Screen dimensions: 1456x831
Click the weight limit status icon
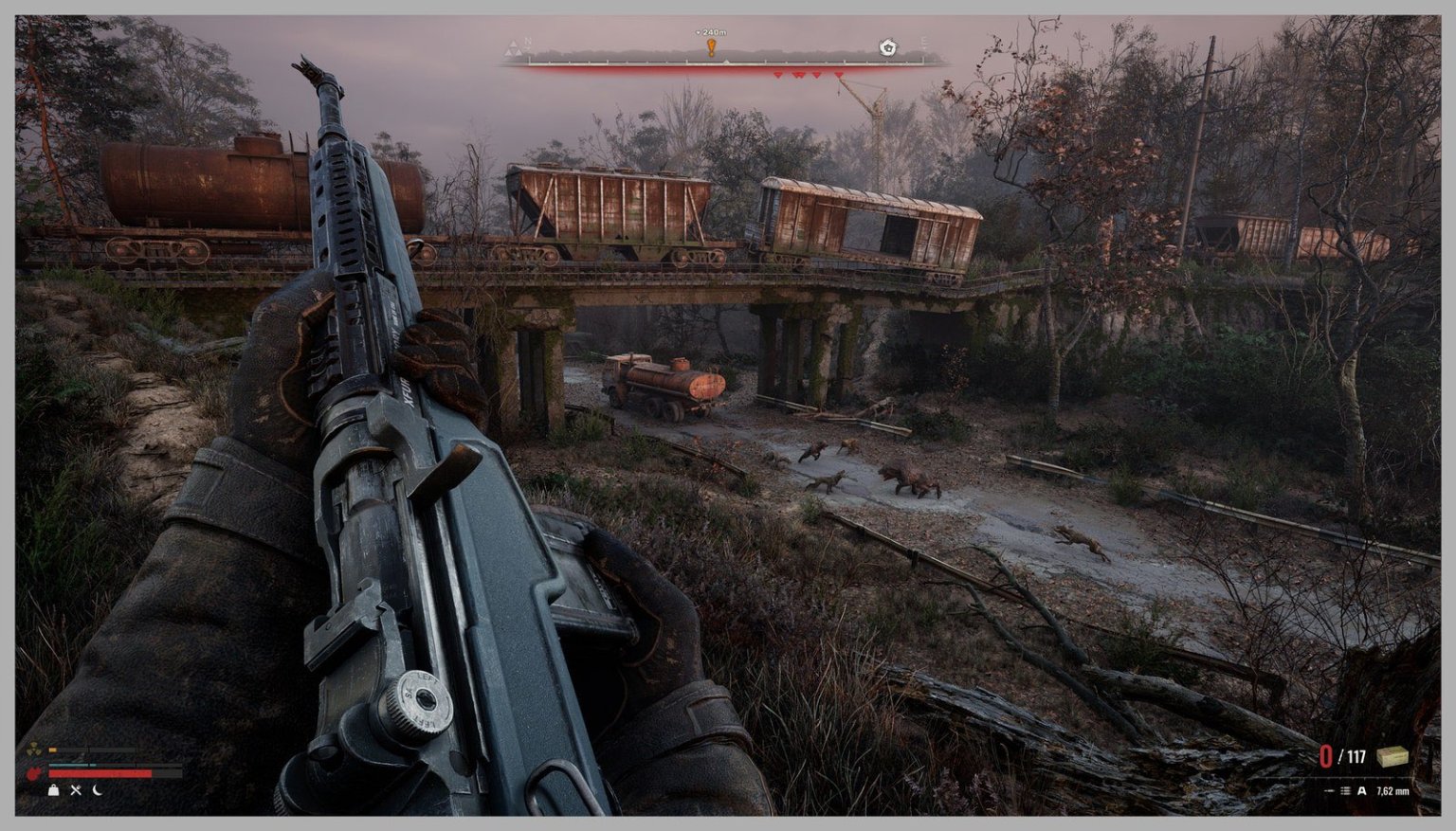(54, 790)
